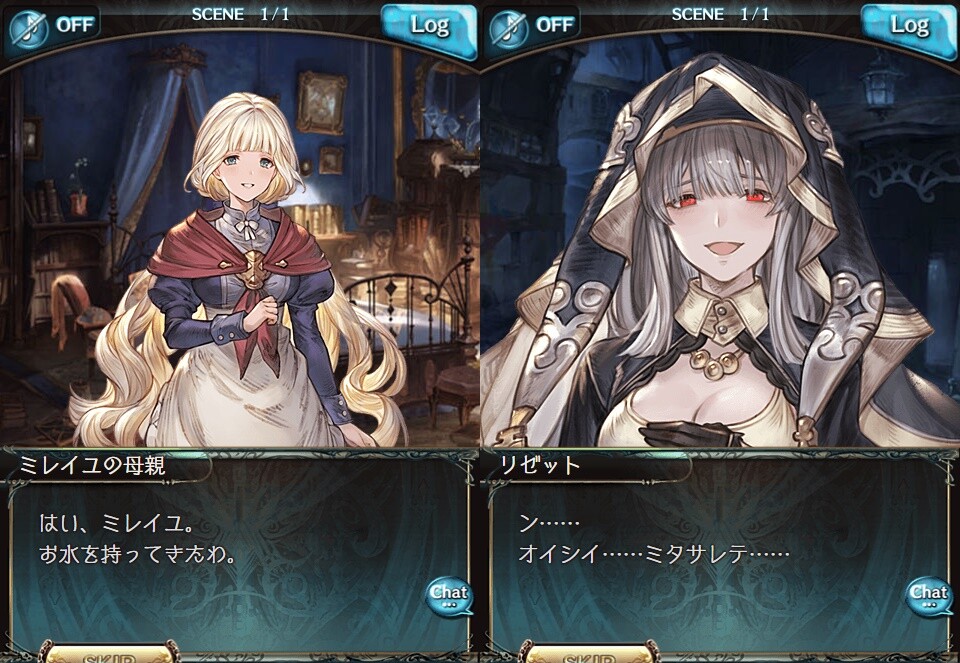960x663 pixels.
Task: Open Chat beside リゼット's dialogue
Action: tap(929, 596)
